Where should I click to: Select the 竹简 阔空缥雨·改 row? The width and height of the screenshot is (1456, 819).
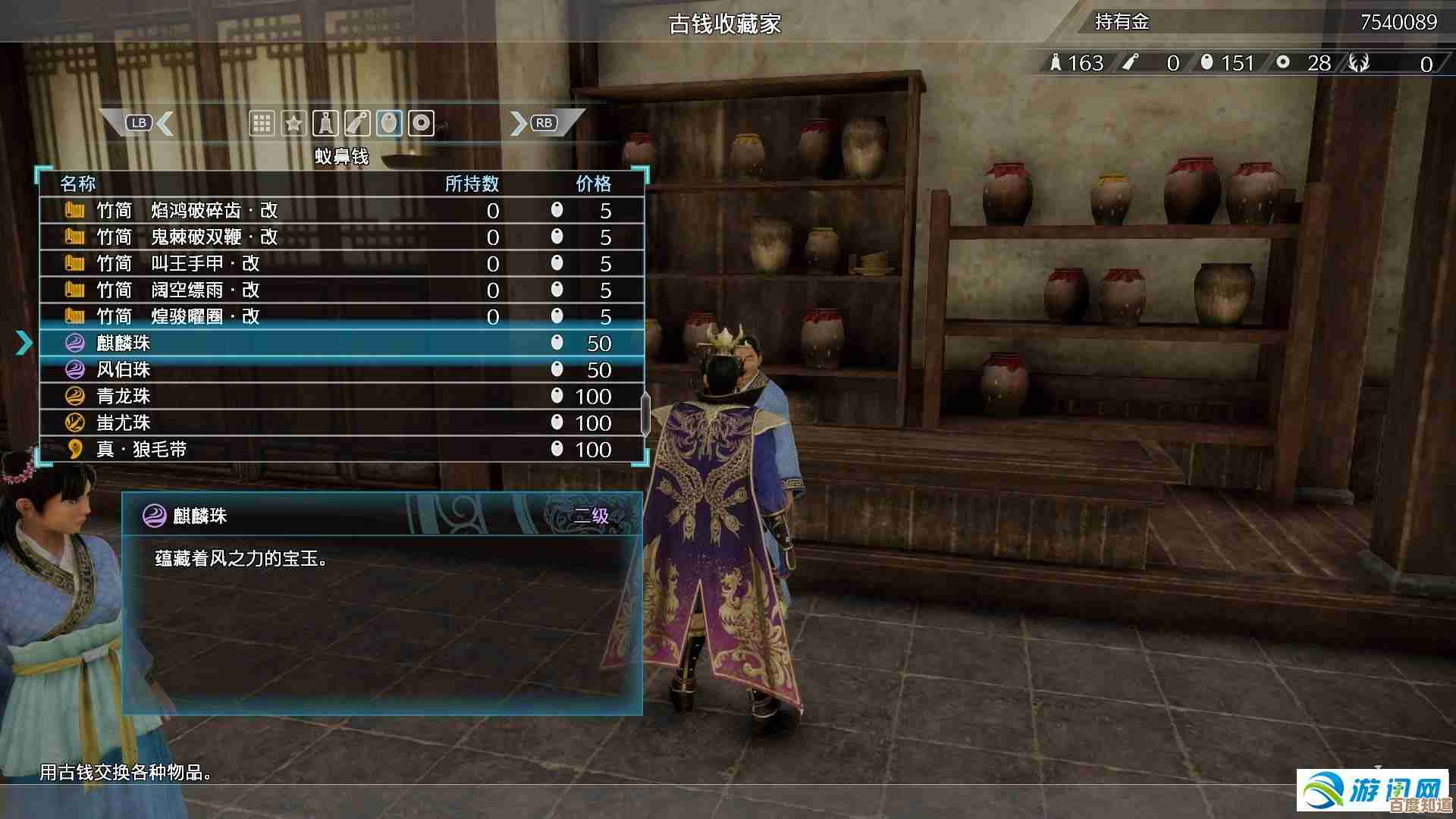[341, 290]
